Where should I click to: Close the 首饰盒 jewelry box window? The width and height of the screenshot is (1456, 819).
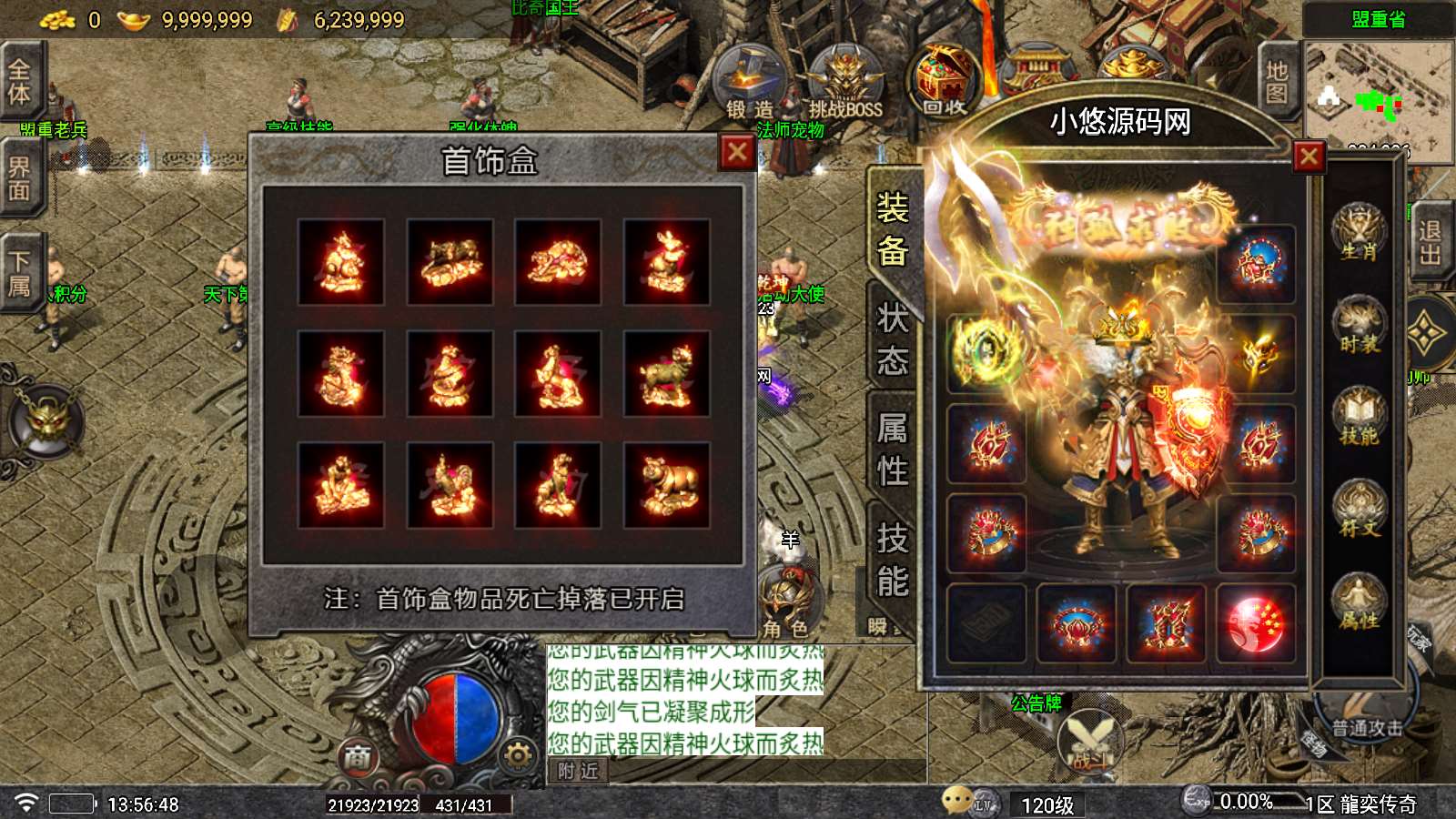coord(737,153)
